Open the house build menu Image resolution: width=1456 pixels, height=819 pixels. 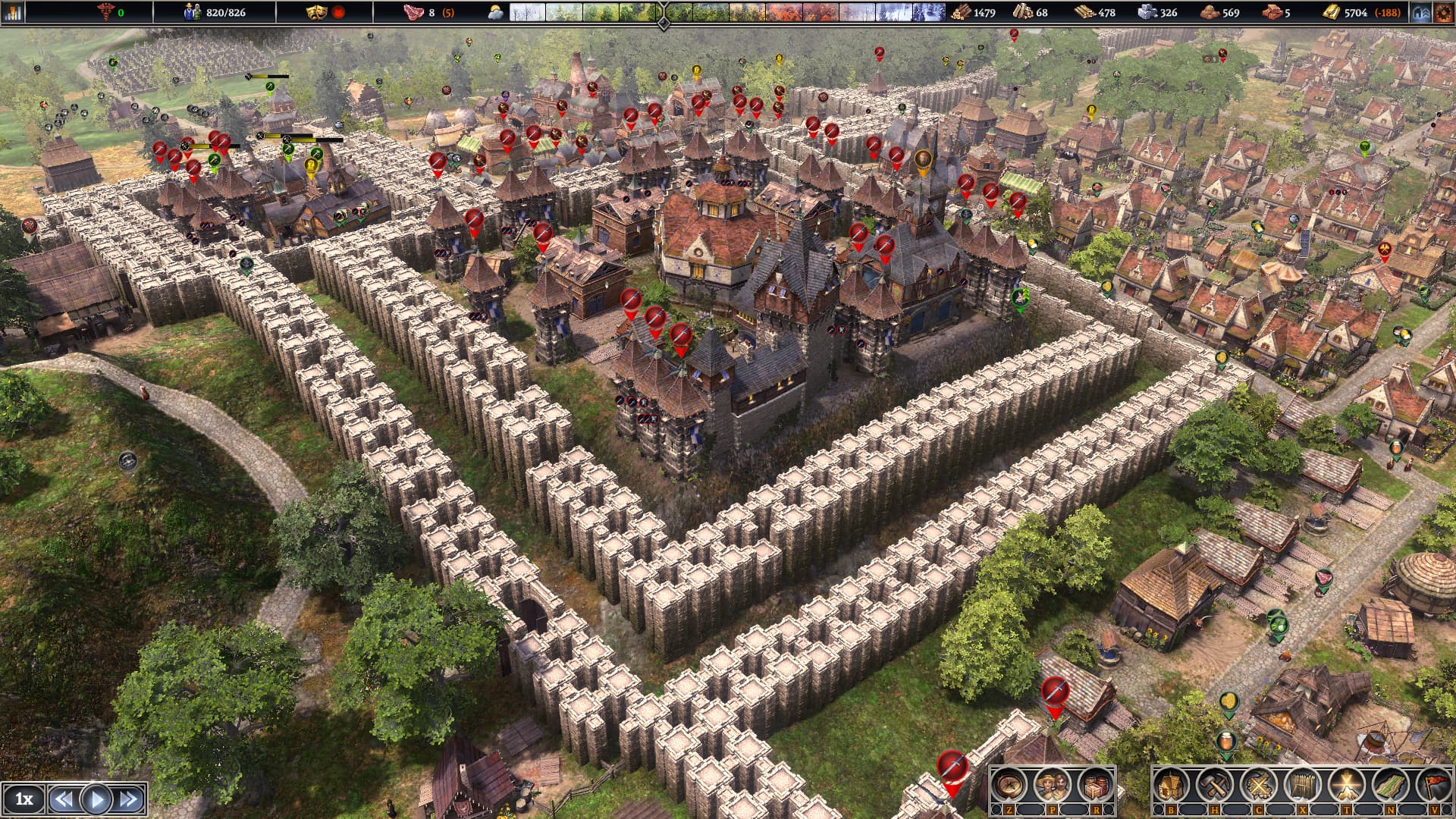click(x=1172, y=786)
